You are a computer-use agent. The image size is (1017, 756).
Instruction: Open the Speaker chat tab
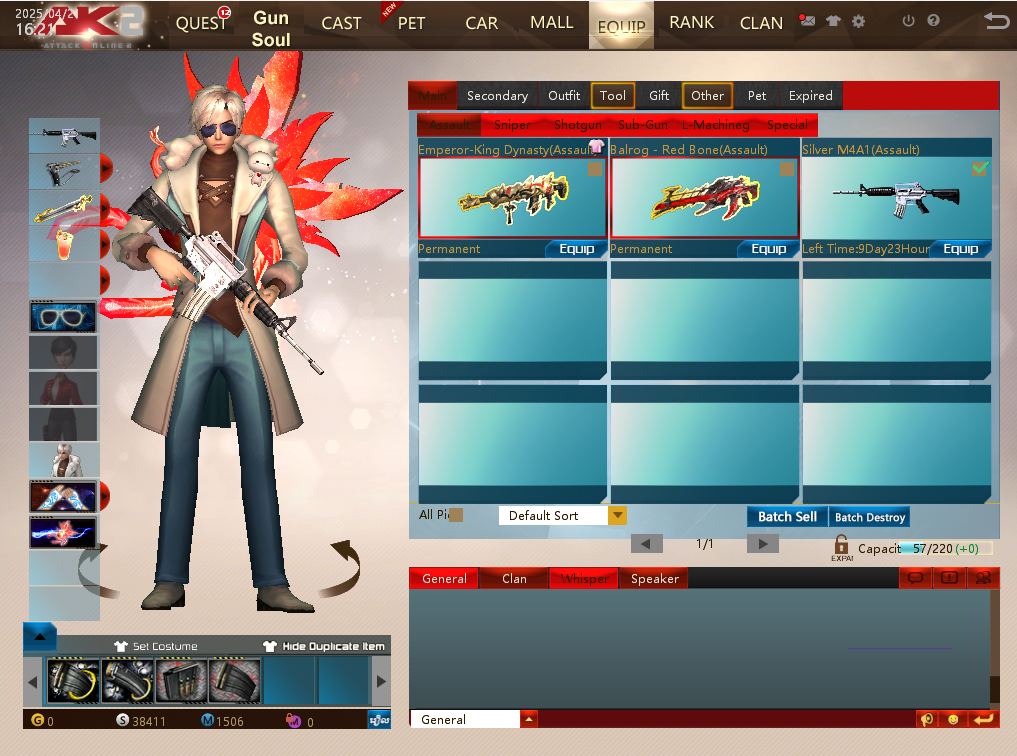[x=654, y=579]
